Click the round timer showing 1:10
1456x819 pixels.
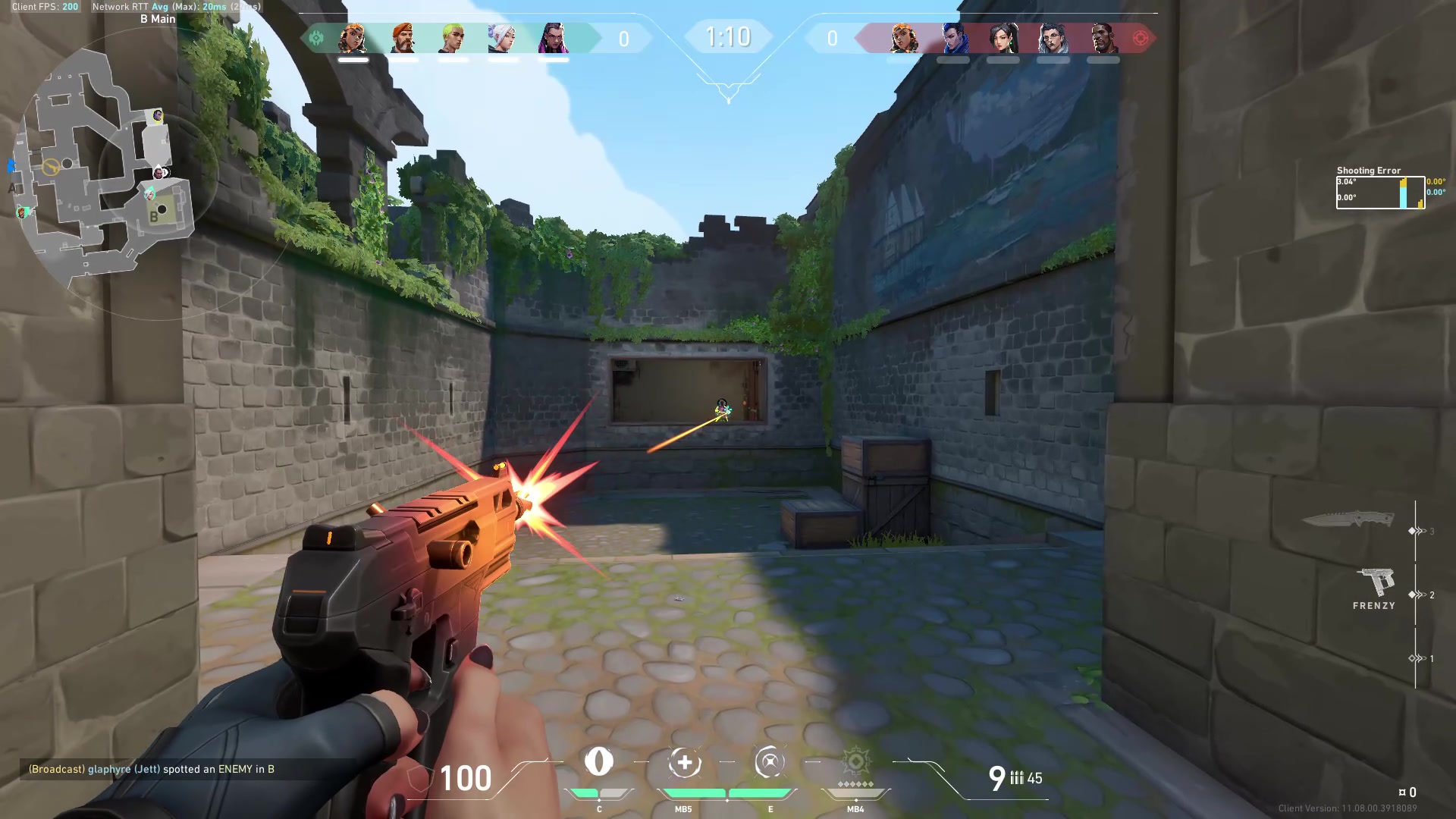click(x=729, y=35)
